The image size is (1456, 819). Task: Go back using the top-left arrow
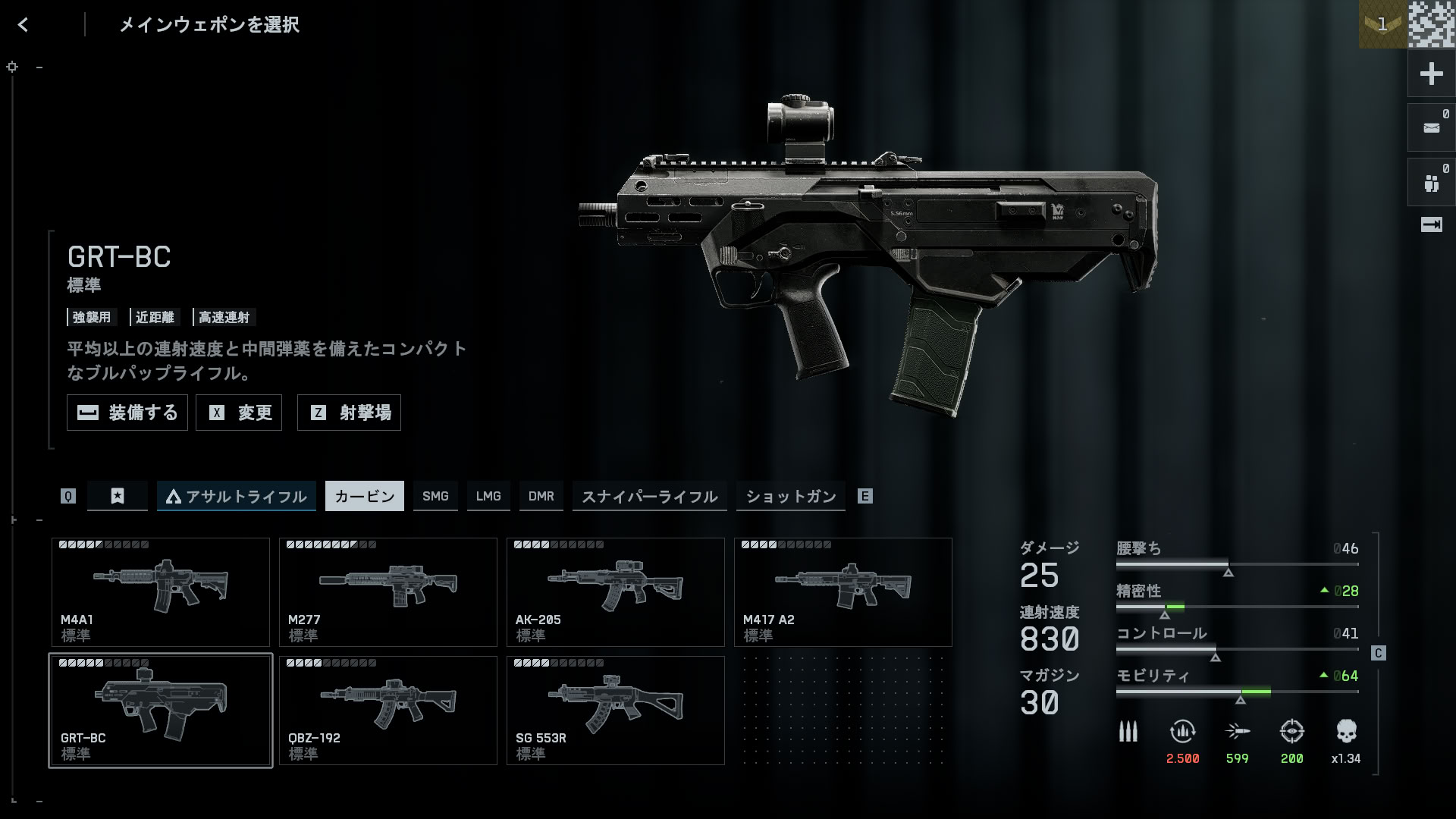coord(23,25)
